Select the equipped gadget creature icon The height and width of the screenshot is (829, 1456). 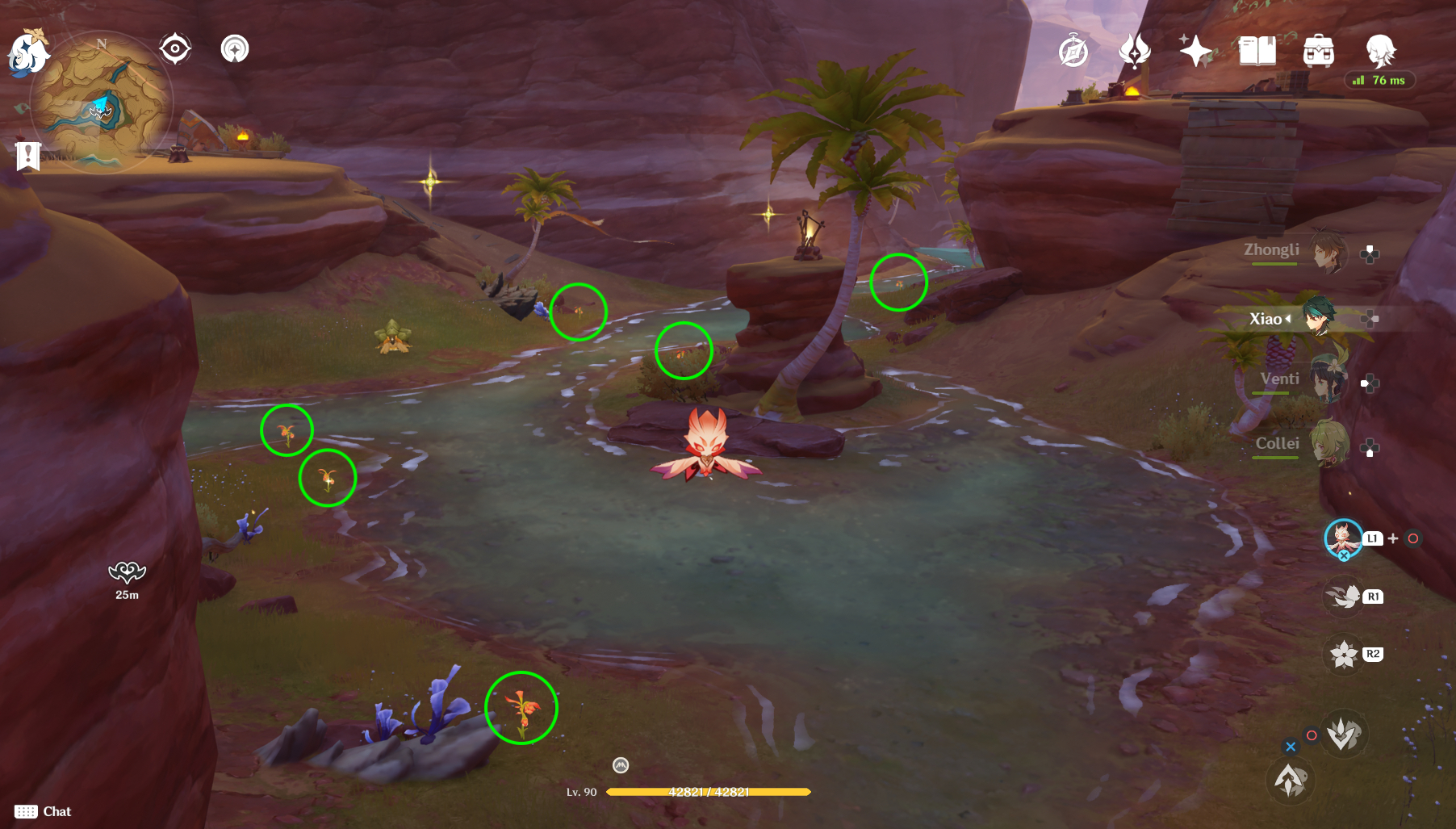click(1342, 538)
